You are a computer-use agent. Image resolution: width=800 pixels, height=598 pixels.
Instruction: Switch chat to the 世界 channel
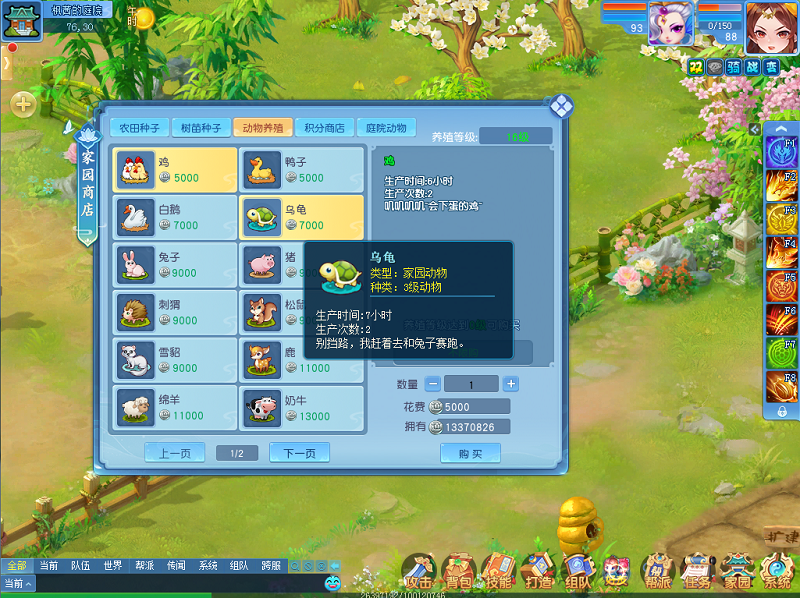pos(113,565)
